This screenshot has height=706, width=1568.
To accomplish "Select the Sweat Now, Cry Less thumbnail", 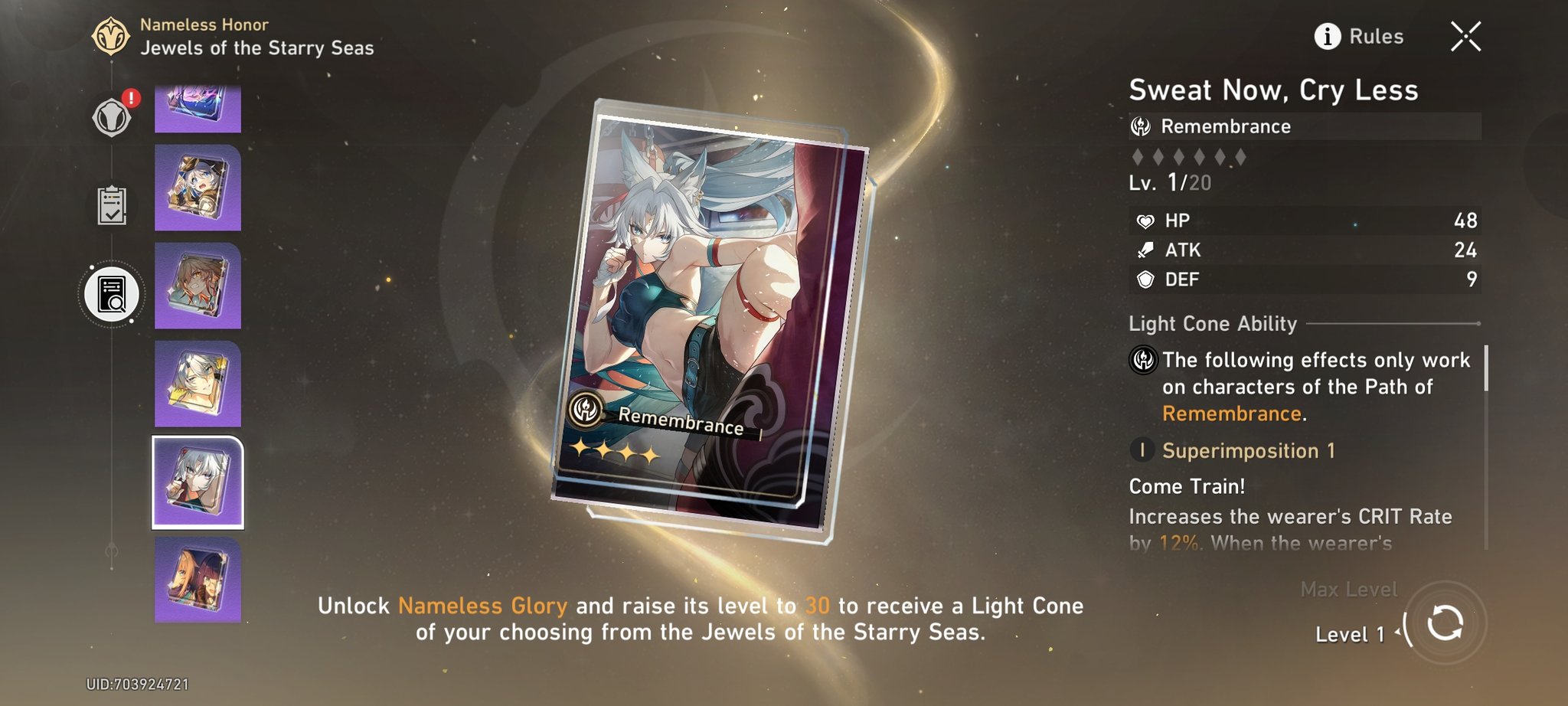I will pyautogui.click(x=198, y=482).
